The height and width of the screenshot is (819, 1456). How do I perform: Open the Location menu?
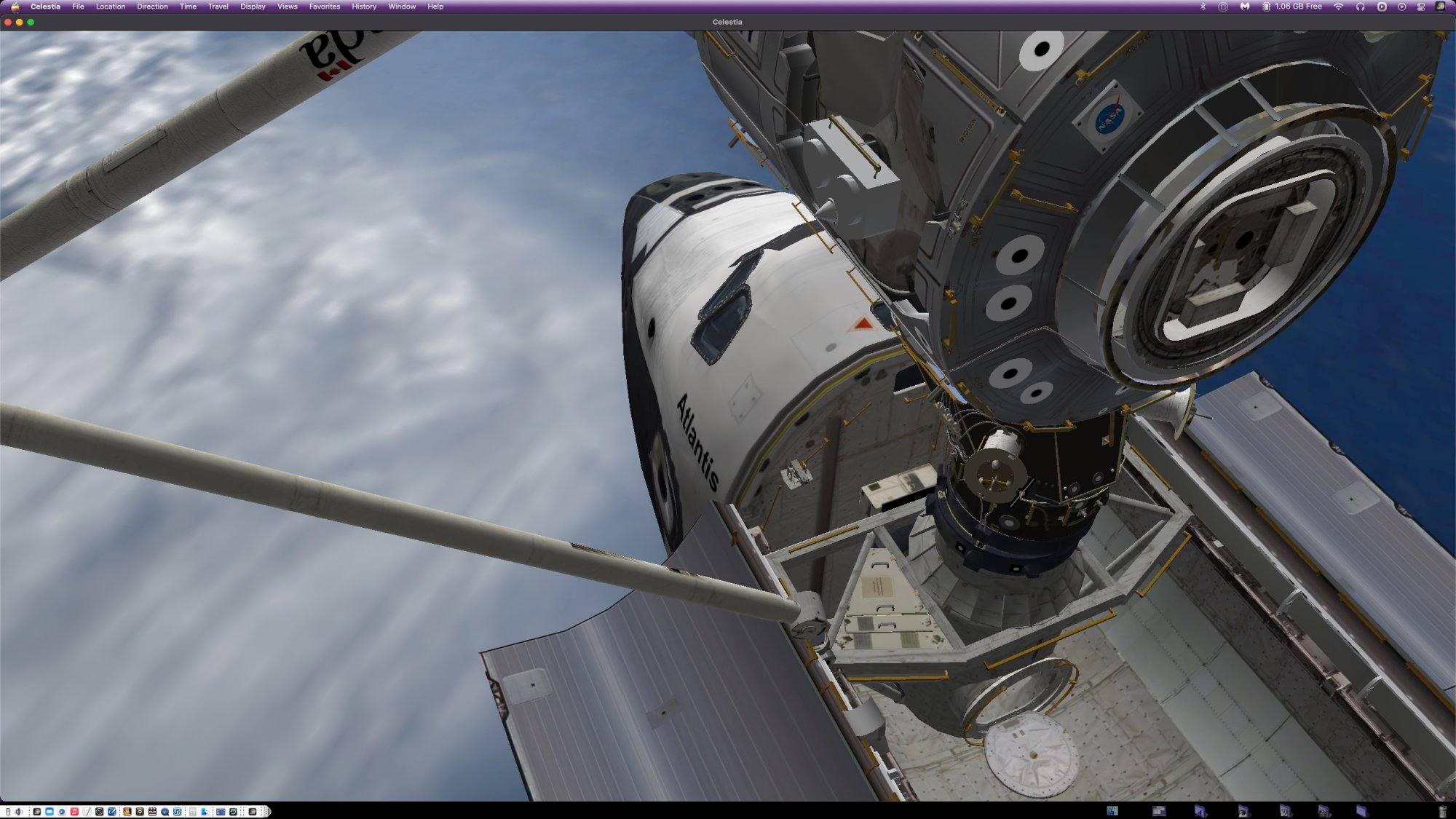coord(111,7)
